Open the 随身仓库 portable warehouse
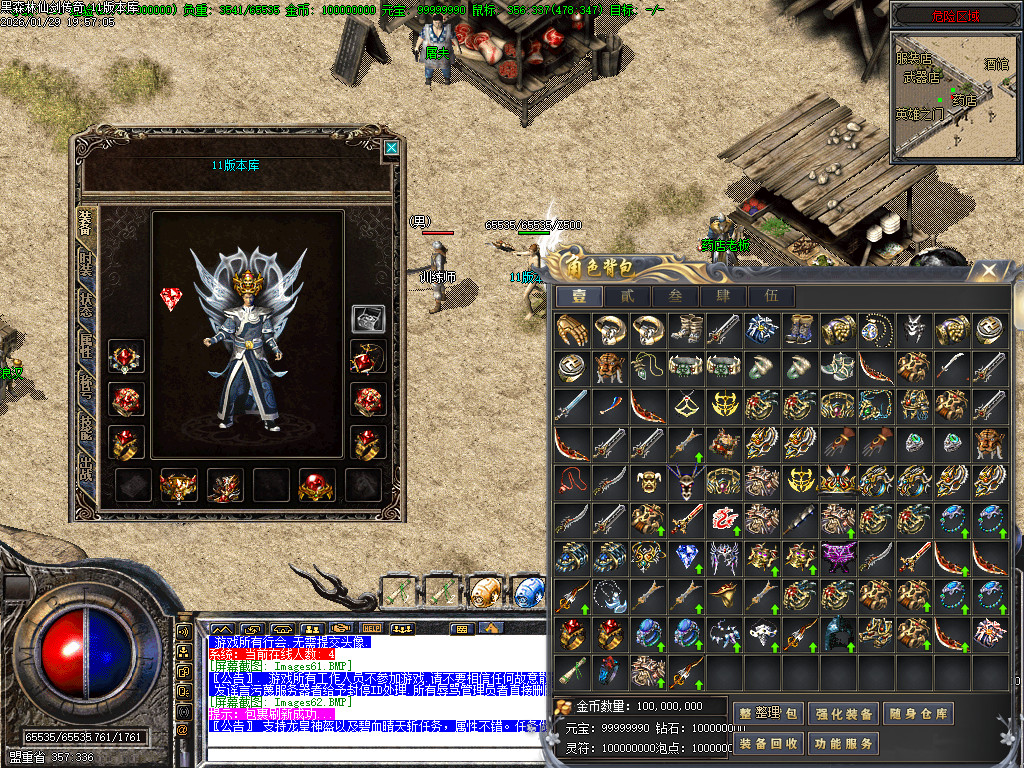The height and width of the screenshot is (768, 1024). 921,714
